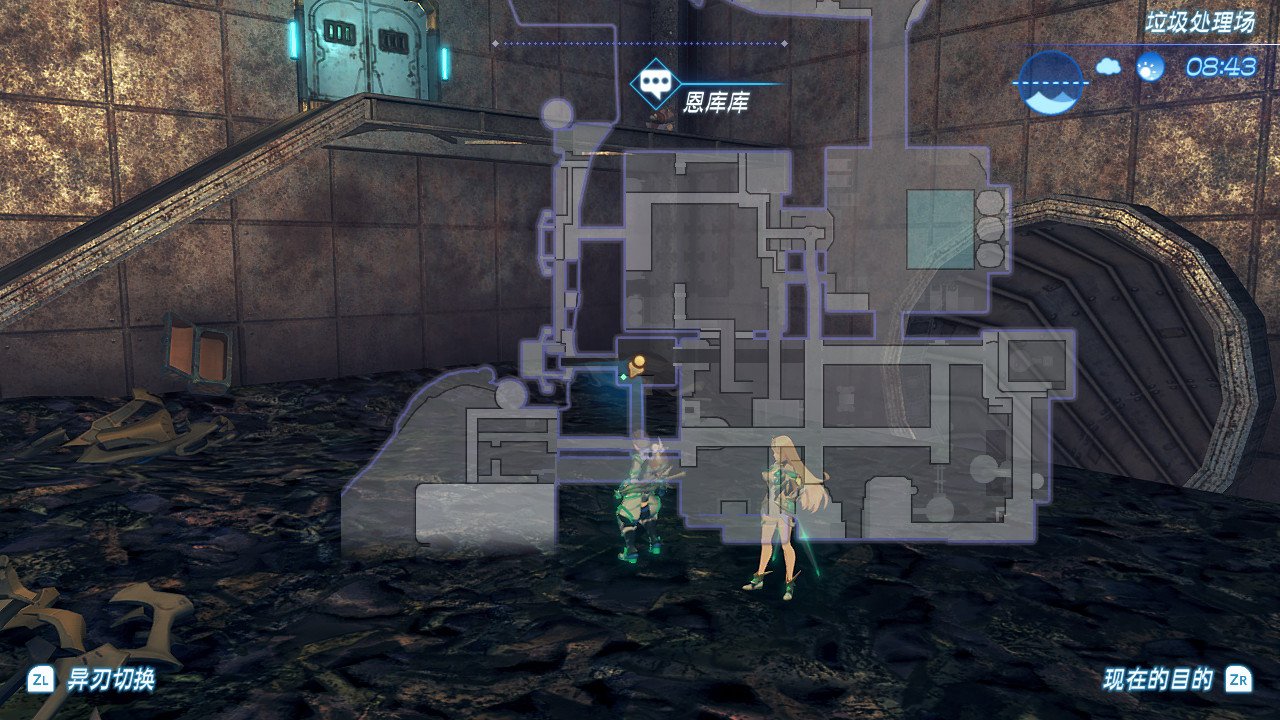Click the cloud weather icon

1108,67
